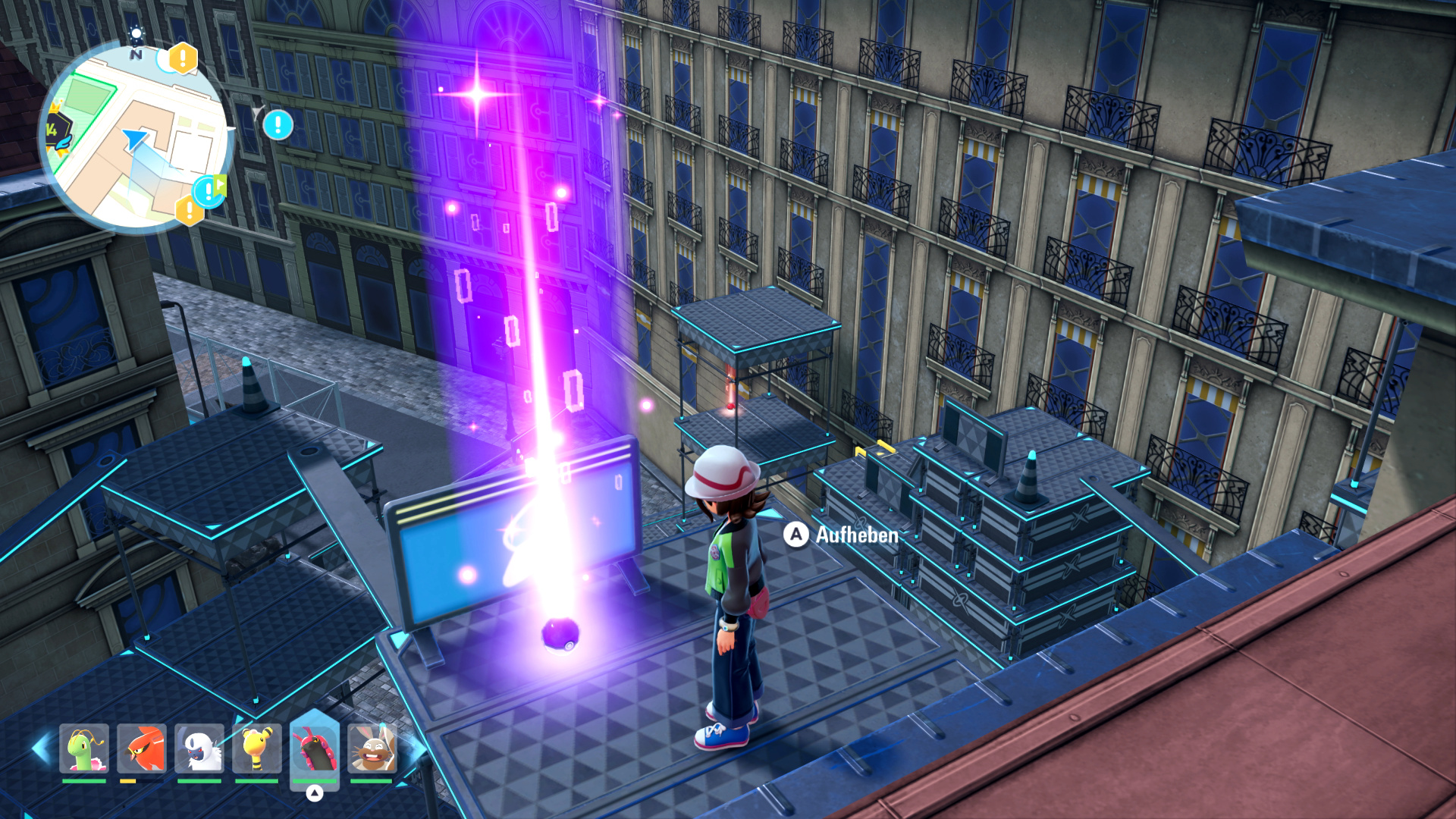
Task: Click the left arrow beside the party bar
Action: [41, 748]
